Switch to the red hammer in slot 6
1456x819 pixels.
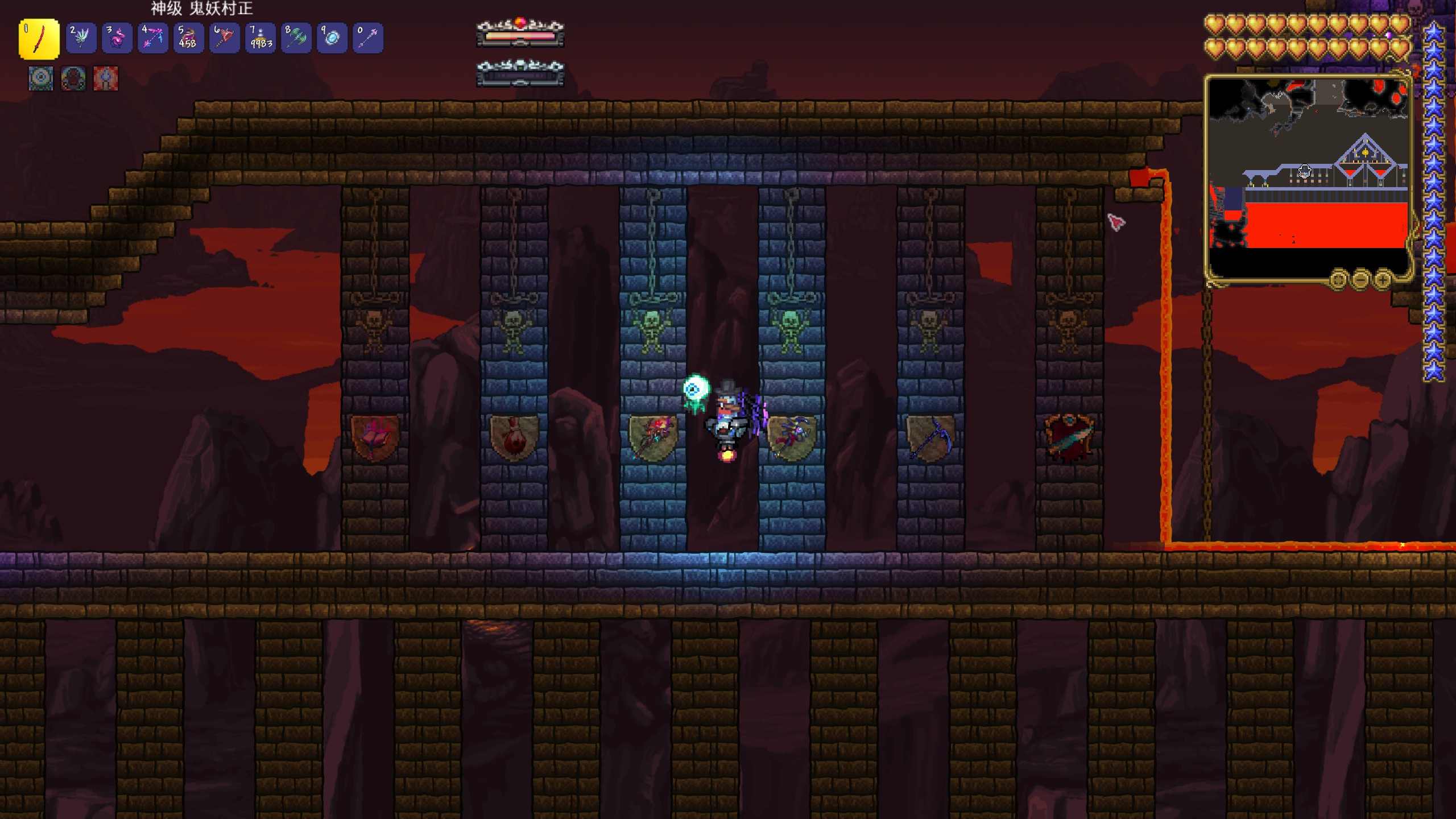click(x=224, y=38)
